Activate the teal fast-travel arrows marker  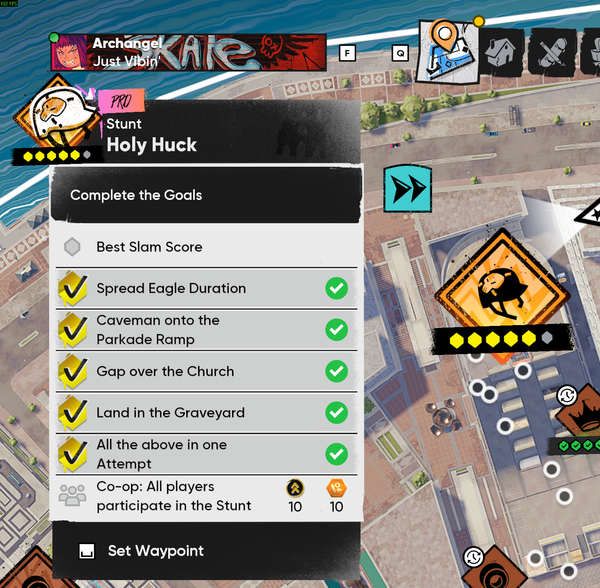point(406,188)
